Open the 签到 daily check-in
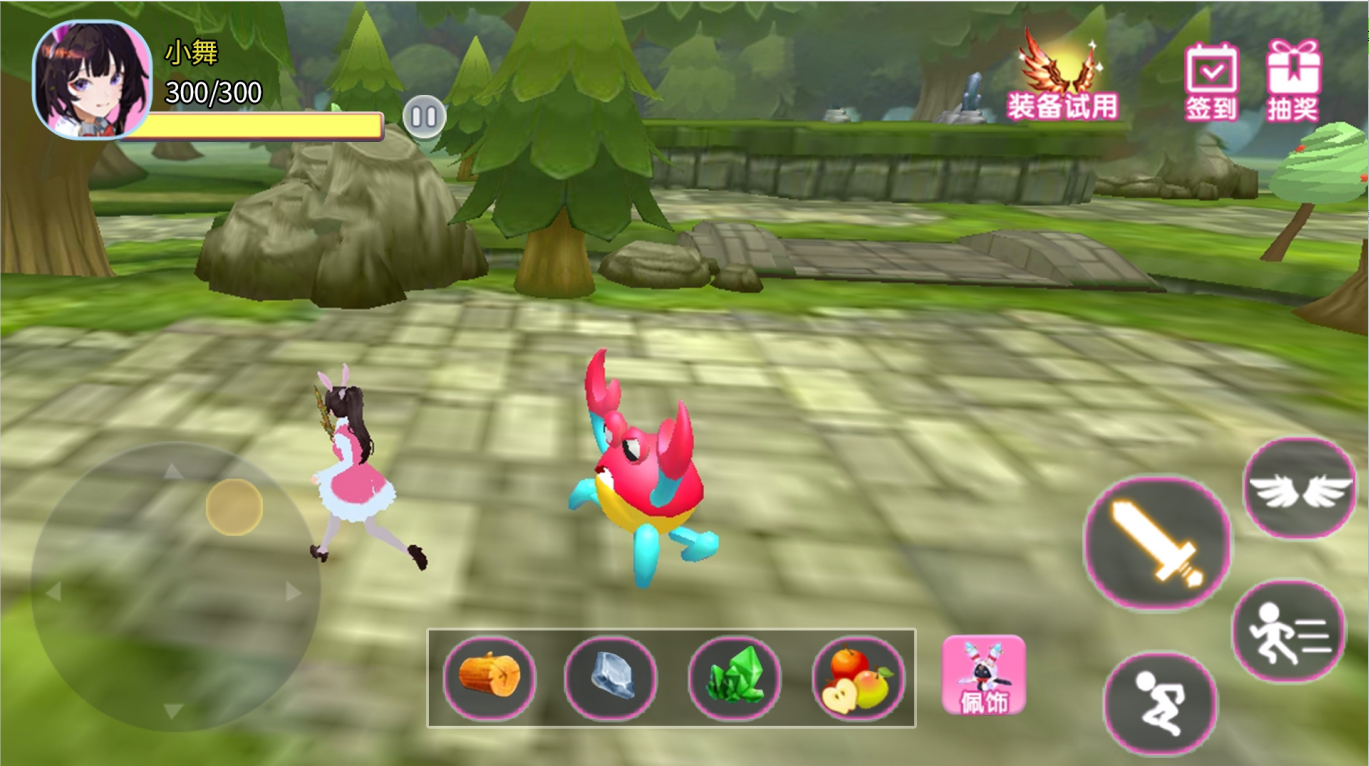The height and width of the screenshot is (766, 1369). coord(1212,80)
